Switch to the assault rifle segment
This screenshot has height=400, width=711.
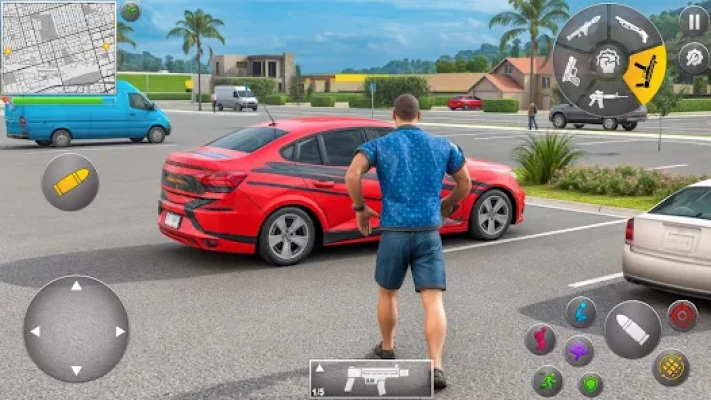click(607, 98)
